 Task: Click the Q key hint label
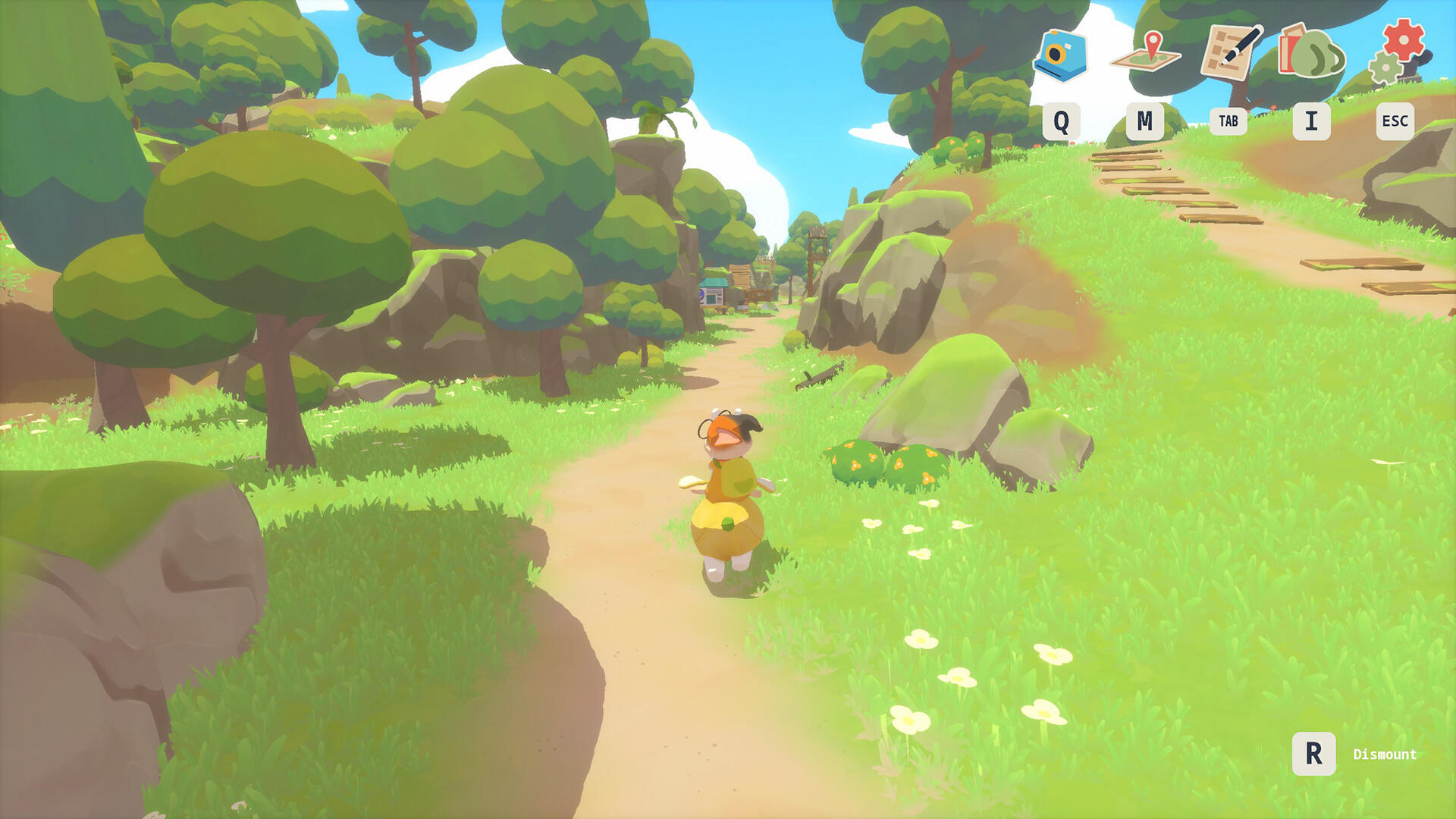coord(1062,120)
